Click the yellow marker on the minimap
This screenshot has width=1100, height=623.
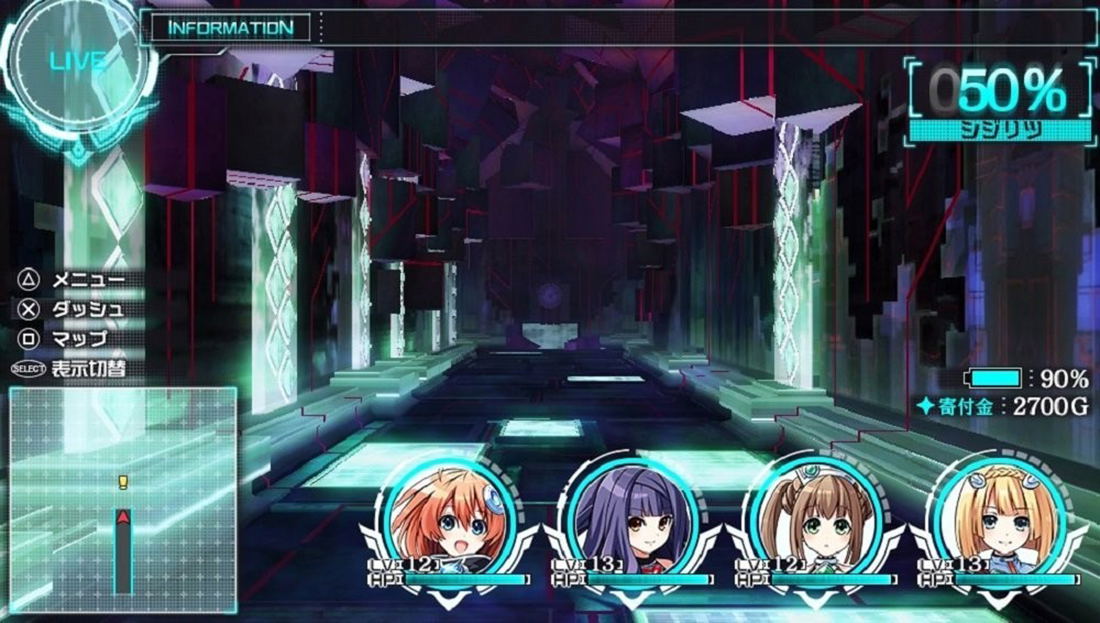pos(123,483)
